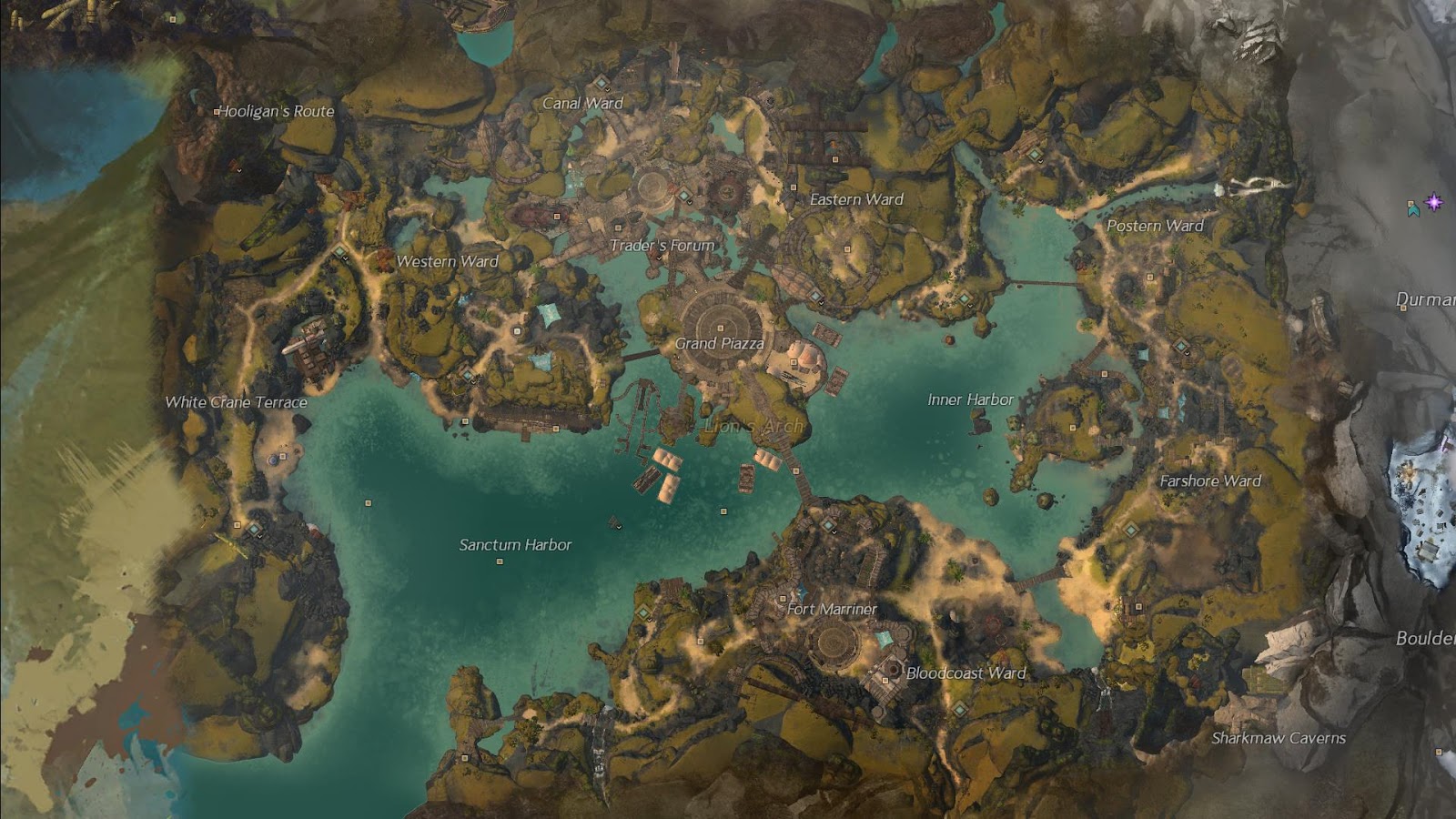Click the checkmark under the Trader's Forum waypoint
Image resolution: width=1456 pixels, height=819 pixels.
coord(689,202)
